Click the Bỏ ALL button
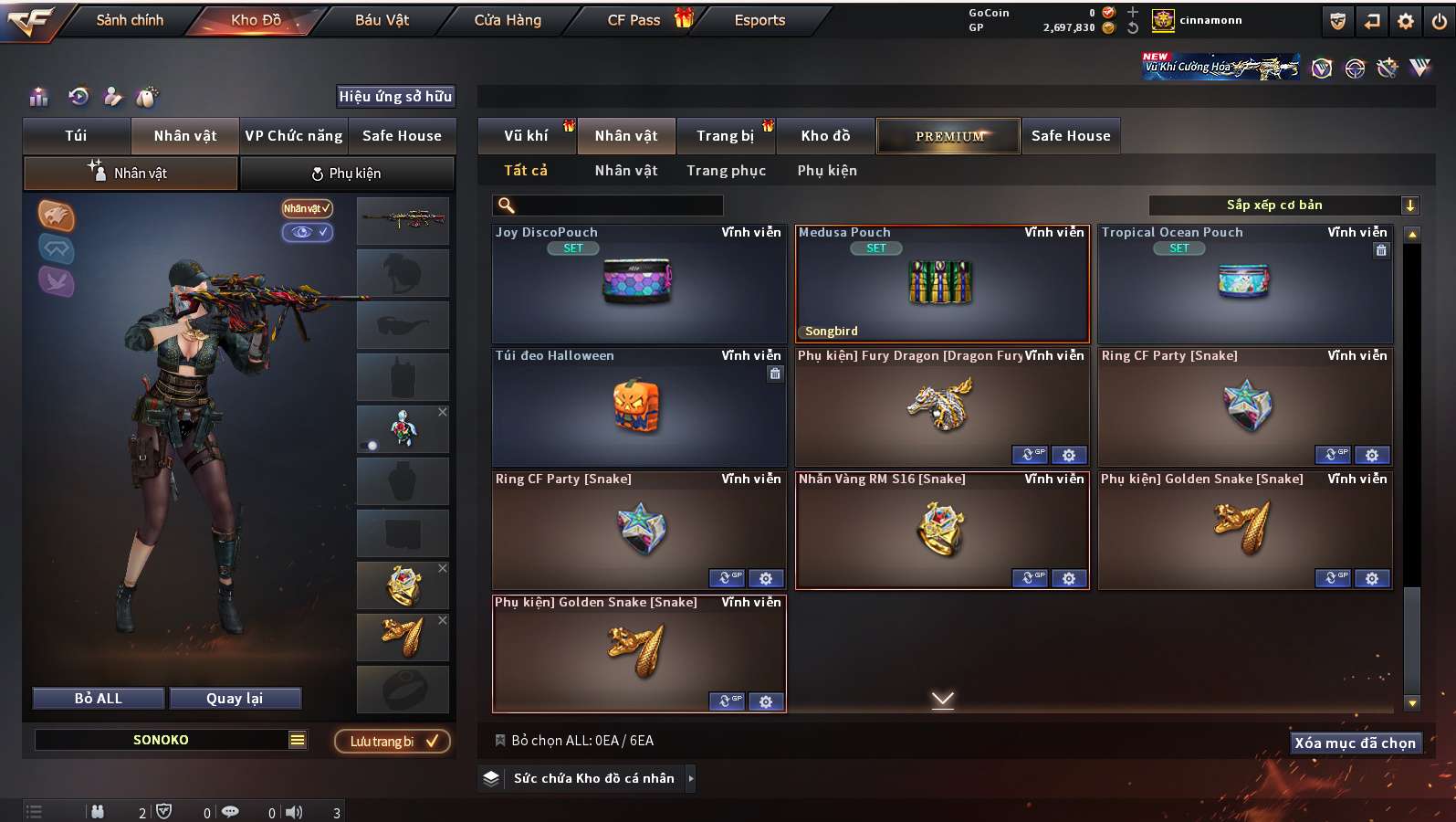This screenshot has width=1456, height=822. [x=99, y=699]
